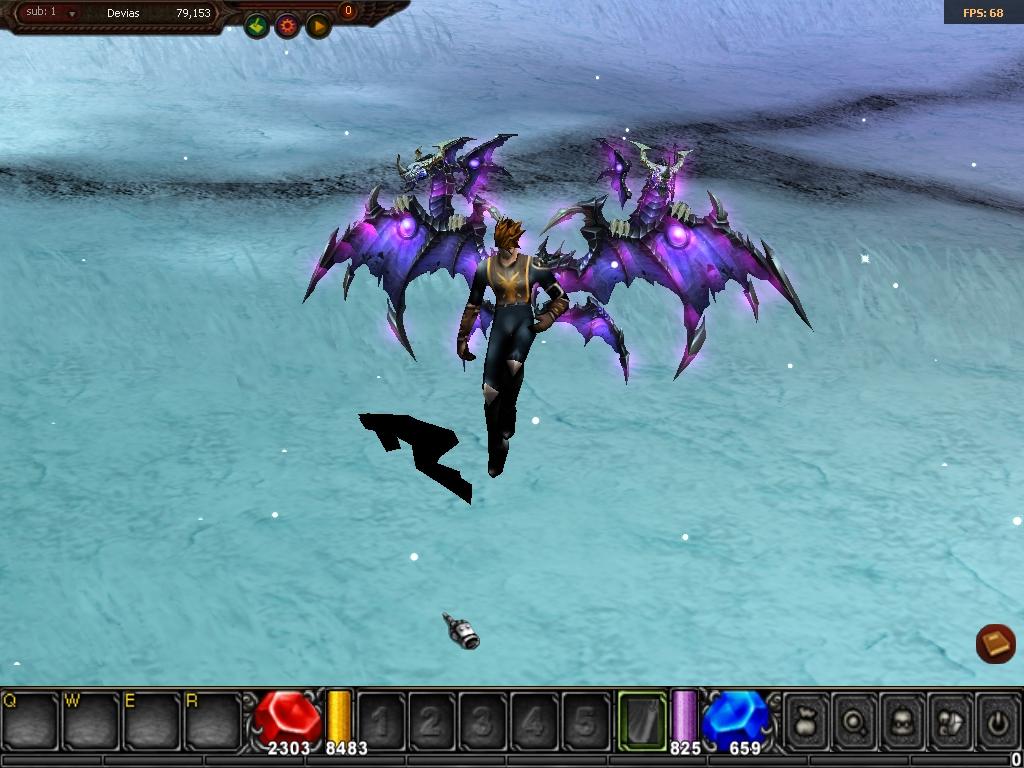The height and width of the screenshot is (768, 1024).
Task: Select the R item slot
Action: pyautogui.click(x=214, y=720)
